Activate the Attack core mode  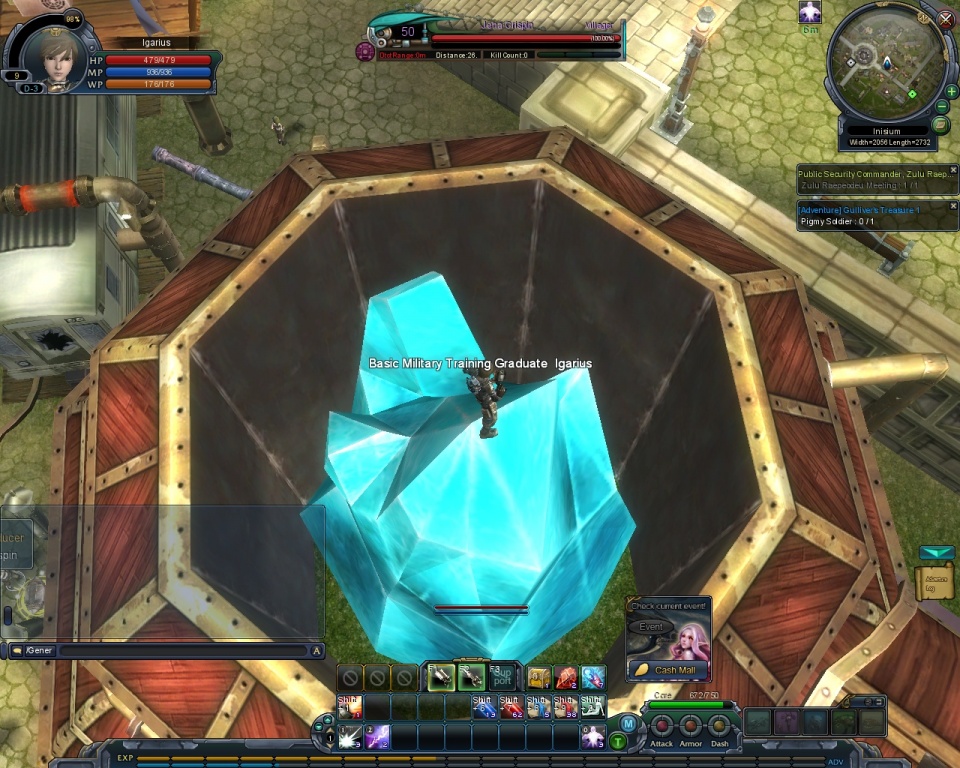coord(661,726)
